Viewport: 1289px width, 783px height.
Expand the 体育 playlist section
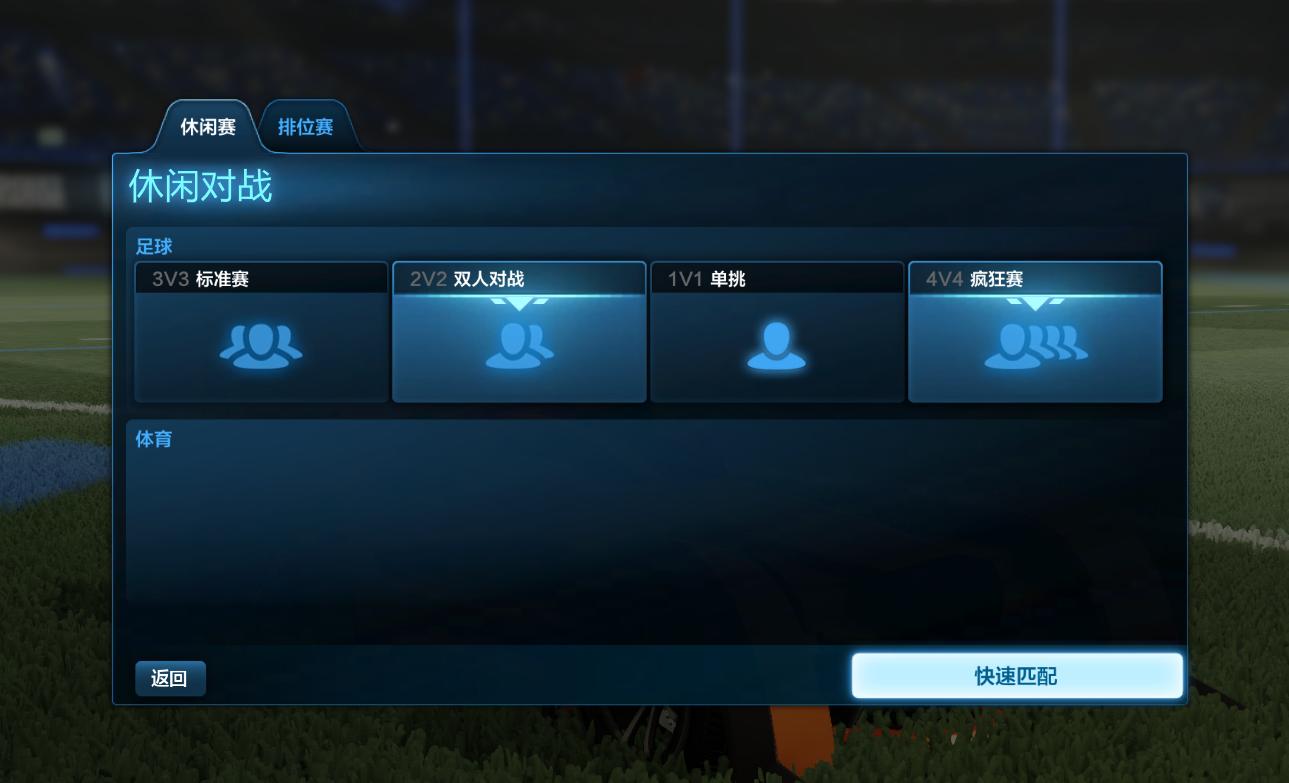pos(153,439)
